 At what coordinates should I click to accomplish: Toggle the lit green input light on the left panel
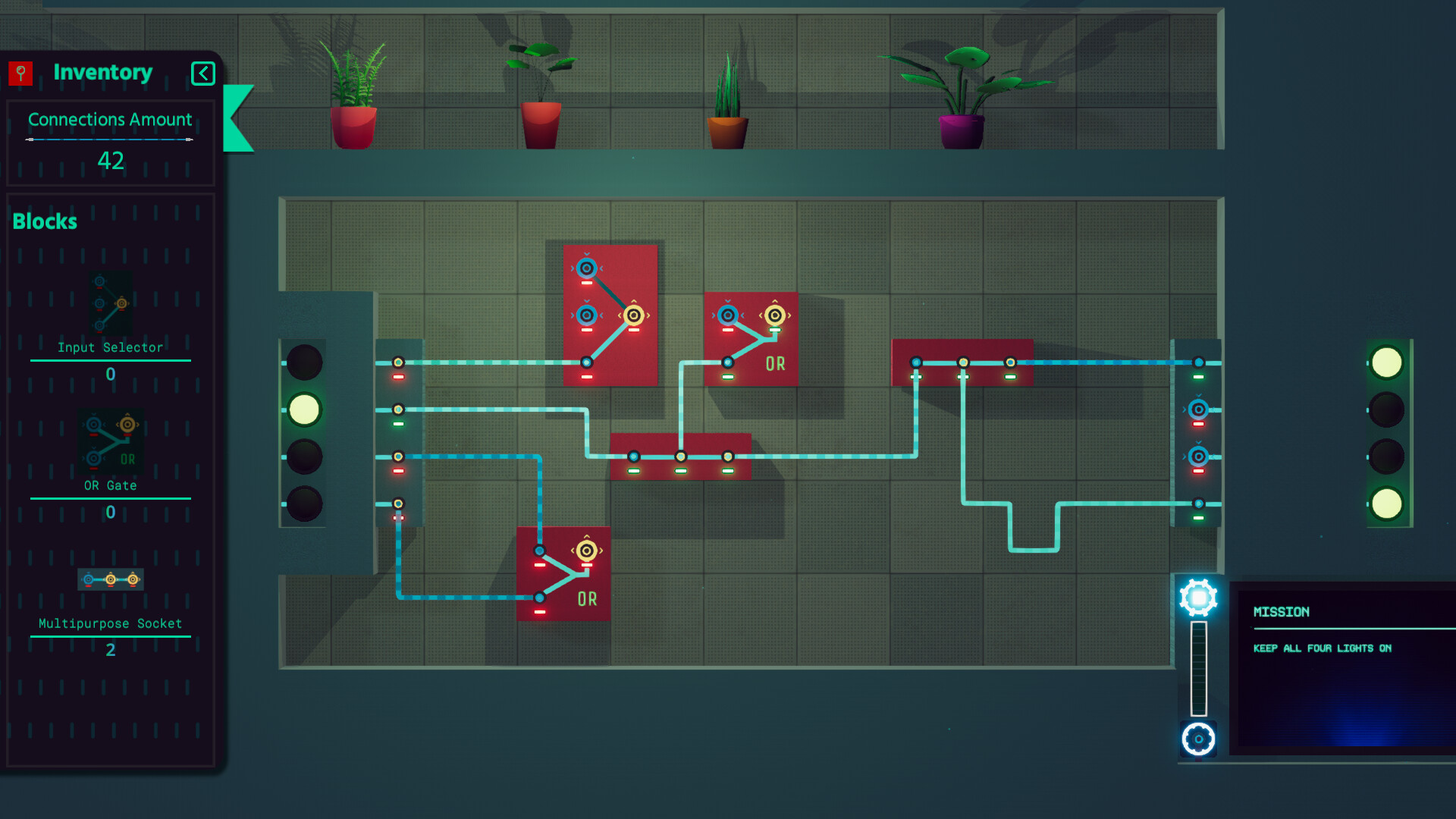coord(304,409)
